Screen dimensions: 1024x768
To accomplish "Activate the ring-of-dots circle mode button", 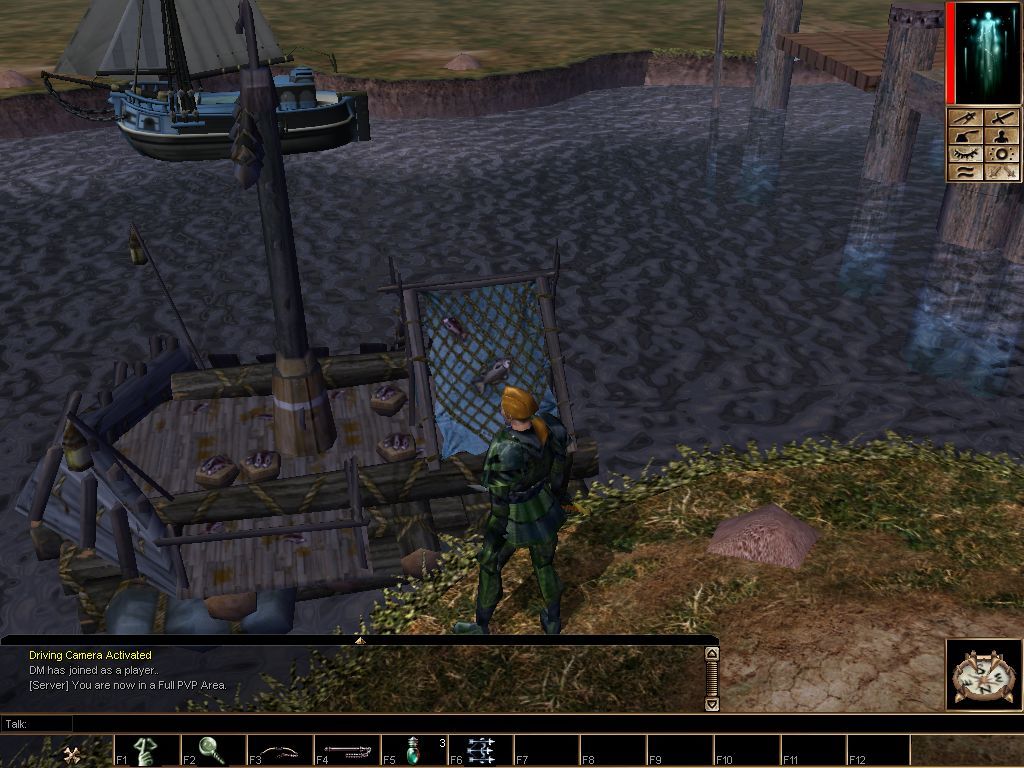I will click(1002, 154).
